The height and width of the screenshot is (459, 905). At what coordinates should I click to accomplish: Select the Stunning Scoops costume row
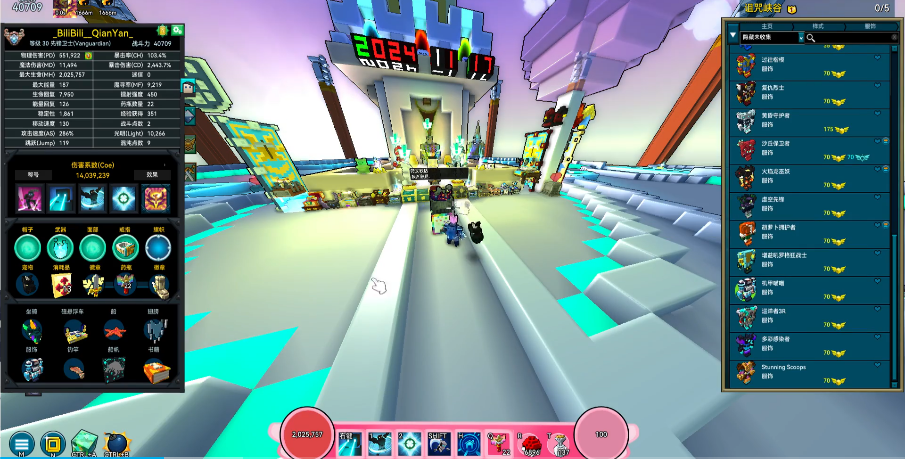click(810, 372)
